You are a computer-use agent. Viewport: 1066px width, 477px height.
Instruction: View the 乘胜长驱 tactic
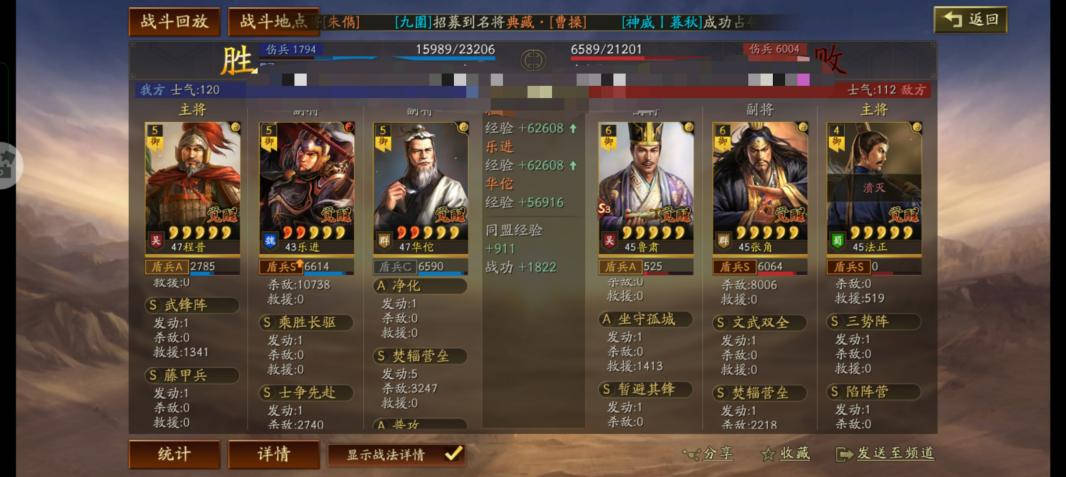tap(306, 322)
